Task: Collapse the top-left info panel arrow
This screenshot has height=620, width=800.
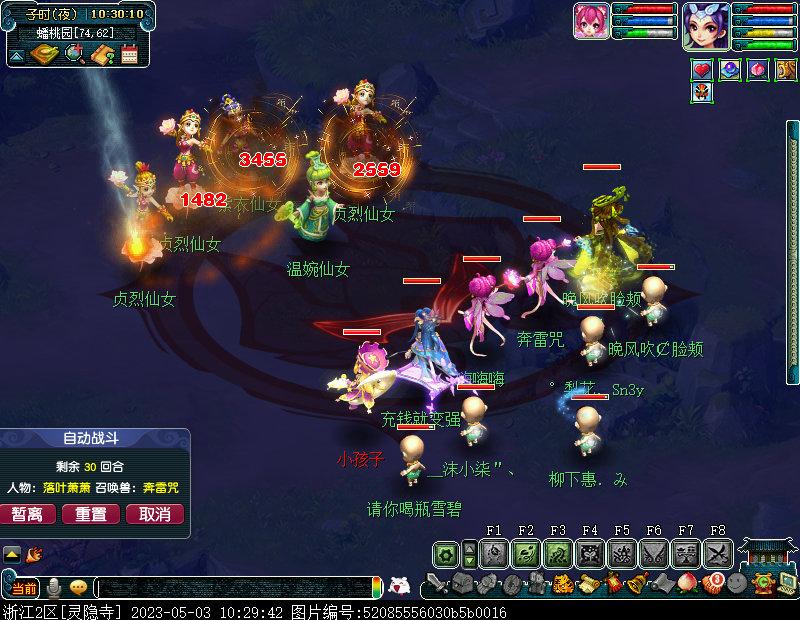Action: click(17, 54)
